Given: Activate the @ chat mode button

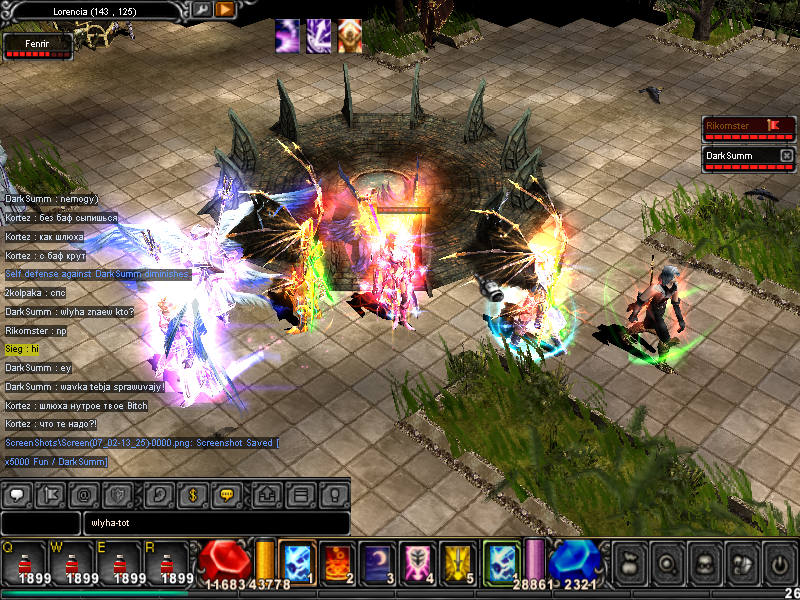Looking at the screenshot, I should (x=83, y=494).
